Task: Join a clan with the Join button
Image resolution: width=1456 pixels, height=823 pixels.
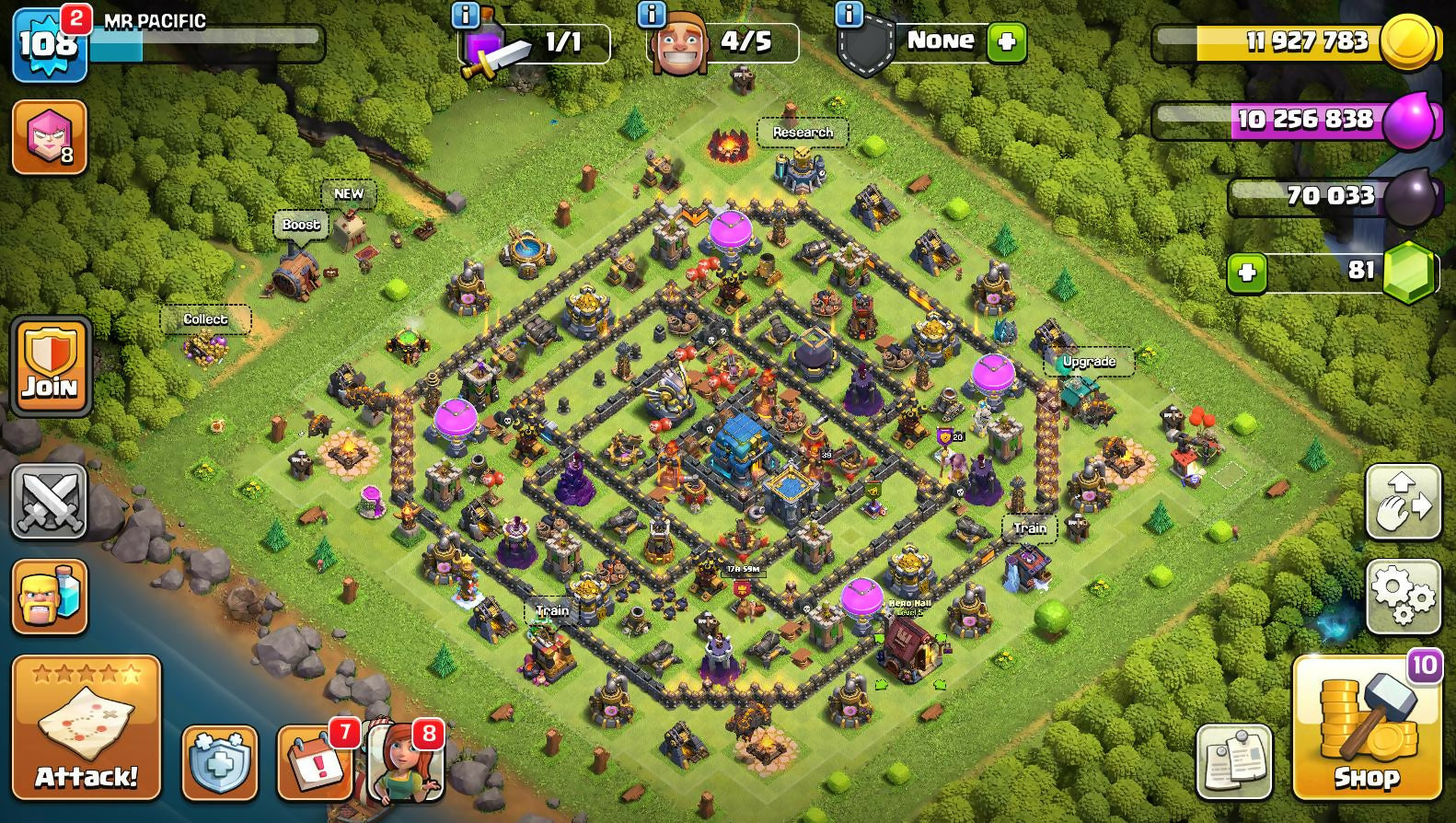Action: coord(51,365)
